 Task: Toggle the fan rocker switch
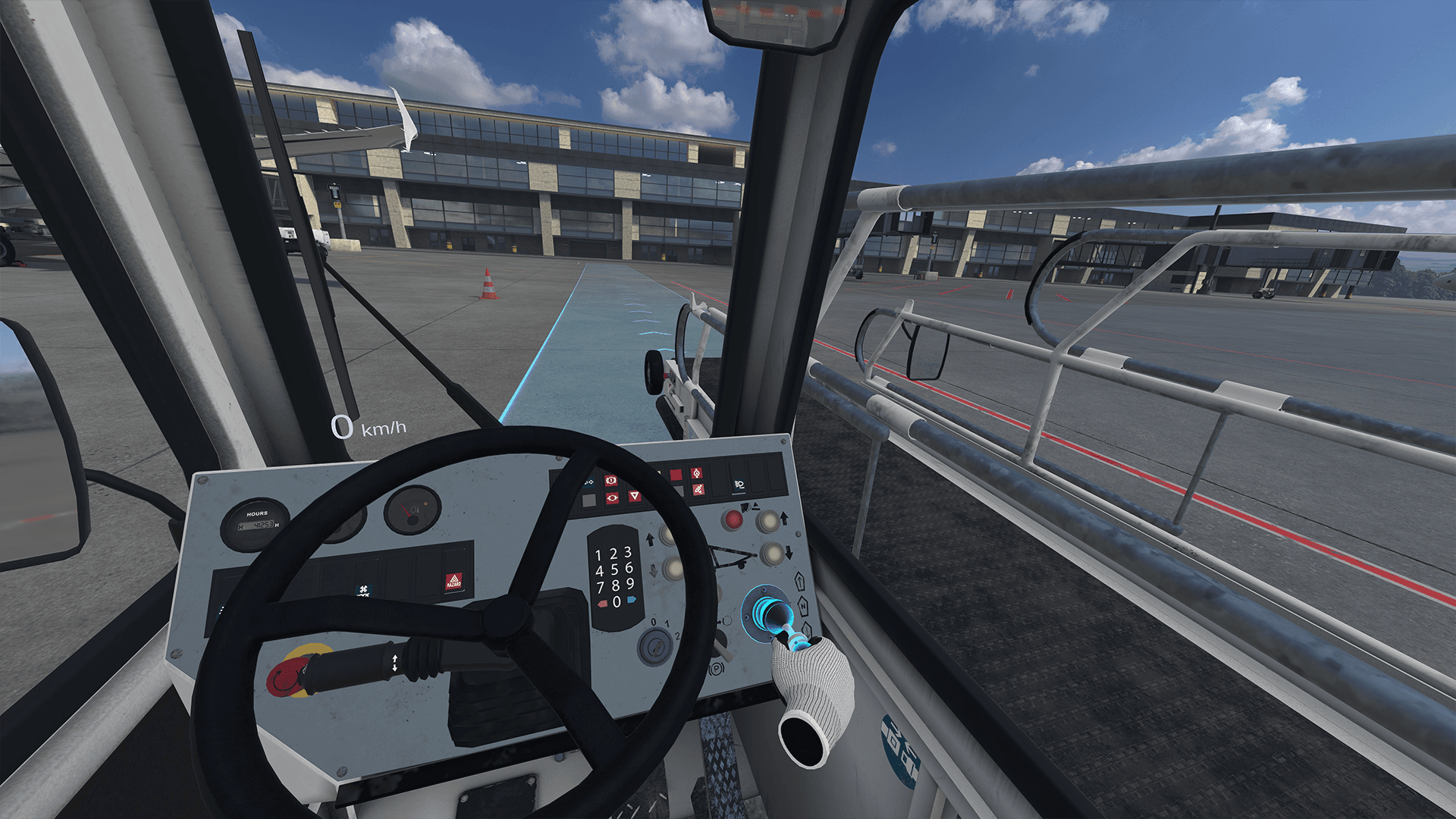[364, 591]
